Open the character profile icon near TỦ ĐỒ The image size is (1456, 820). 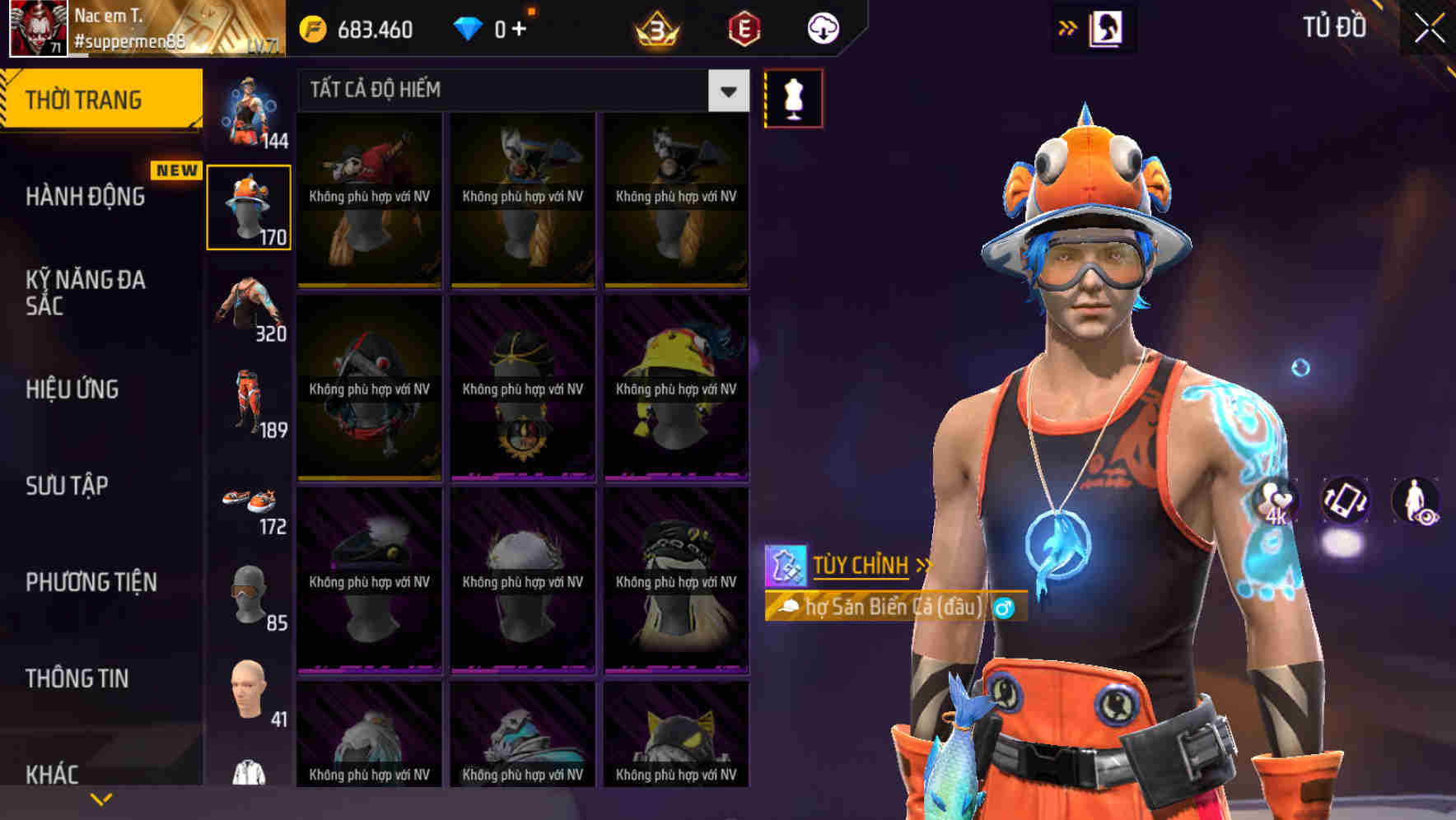point(1107,27)
